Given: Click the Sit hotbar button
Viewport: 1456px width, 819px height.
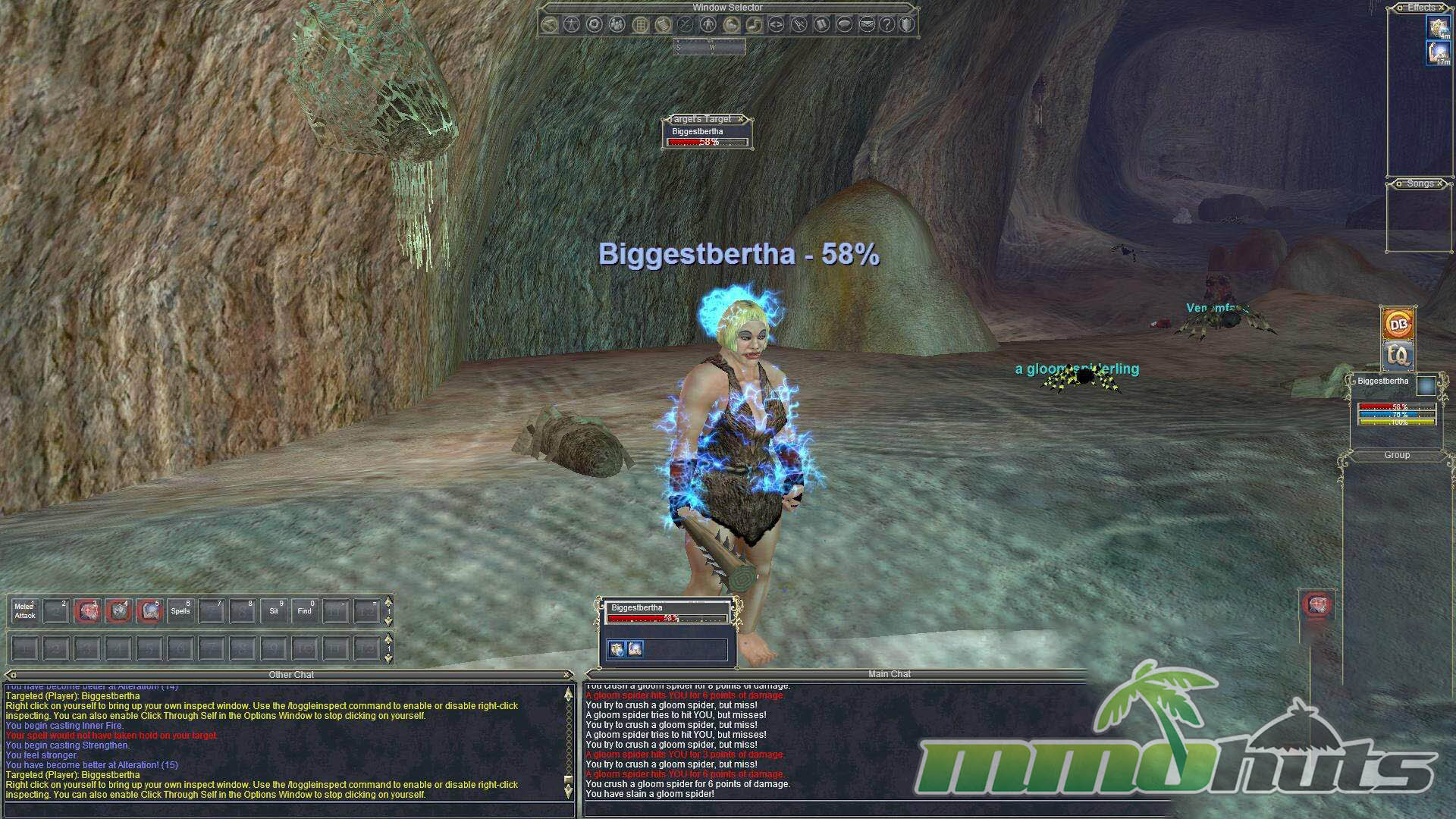Looking at the screenshot, I should tap(274, 611).
